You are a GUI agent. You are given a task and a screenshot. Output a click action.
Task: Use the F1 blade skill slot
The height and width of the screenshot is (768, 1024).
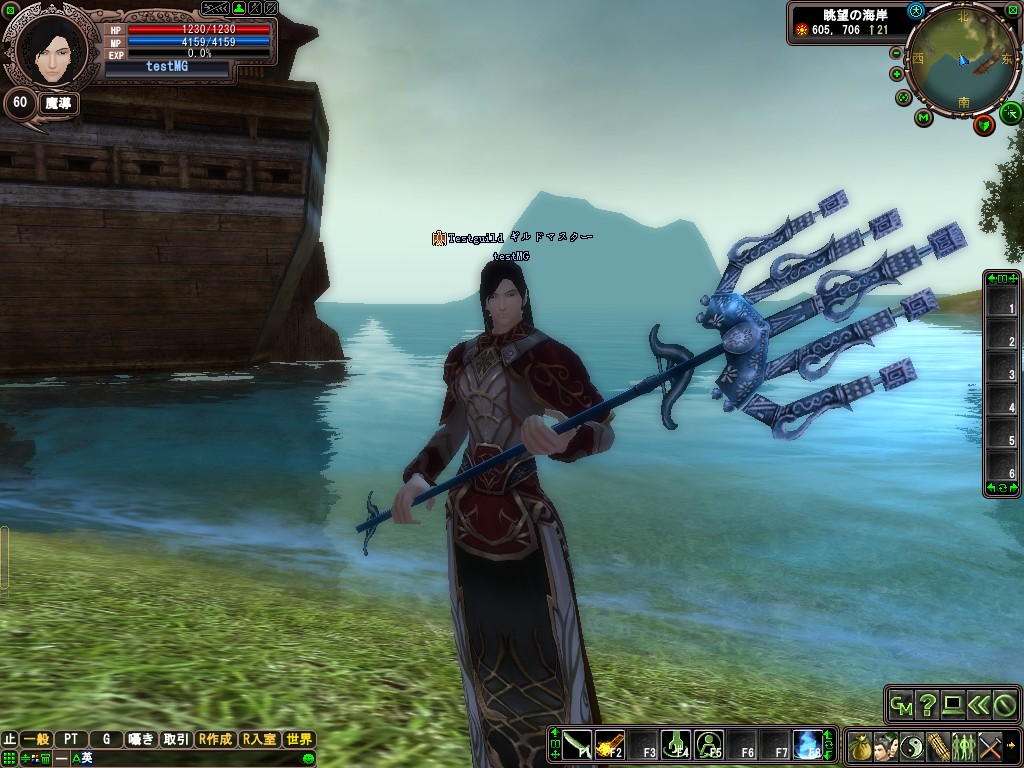point(577,745)
